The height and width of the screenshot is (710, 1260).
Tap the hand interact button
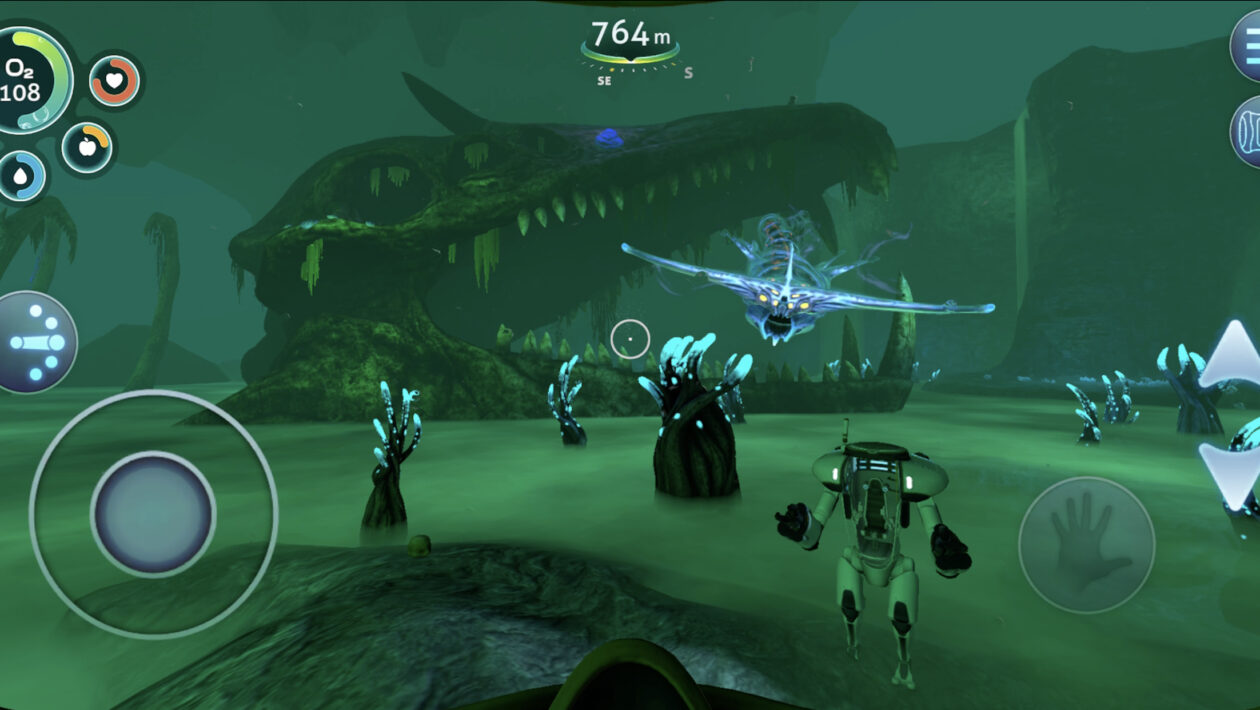pos(1086,544)
